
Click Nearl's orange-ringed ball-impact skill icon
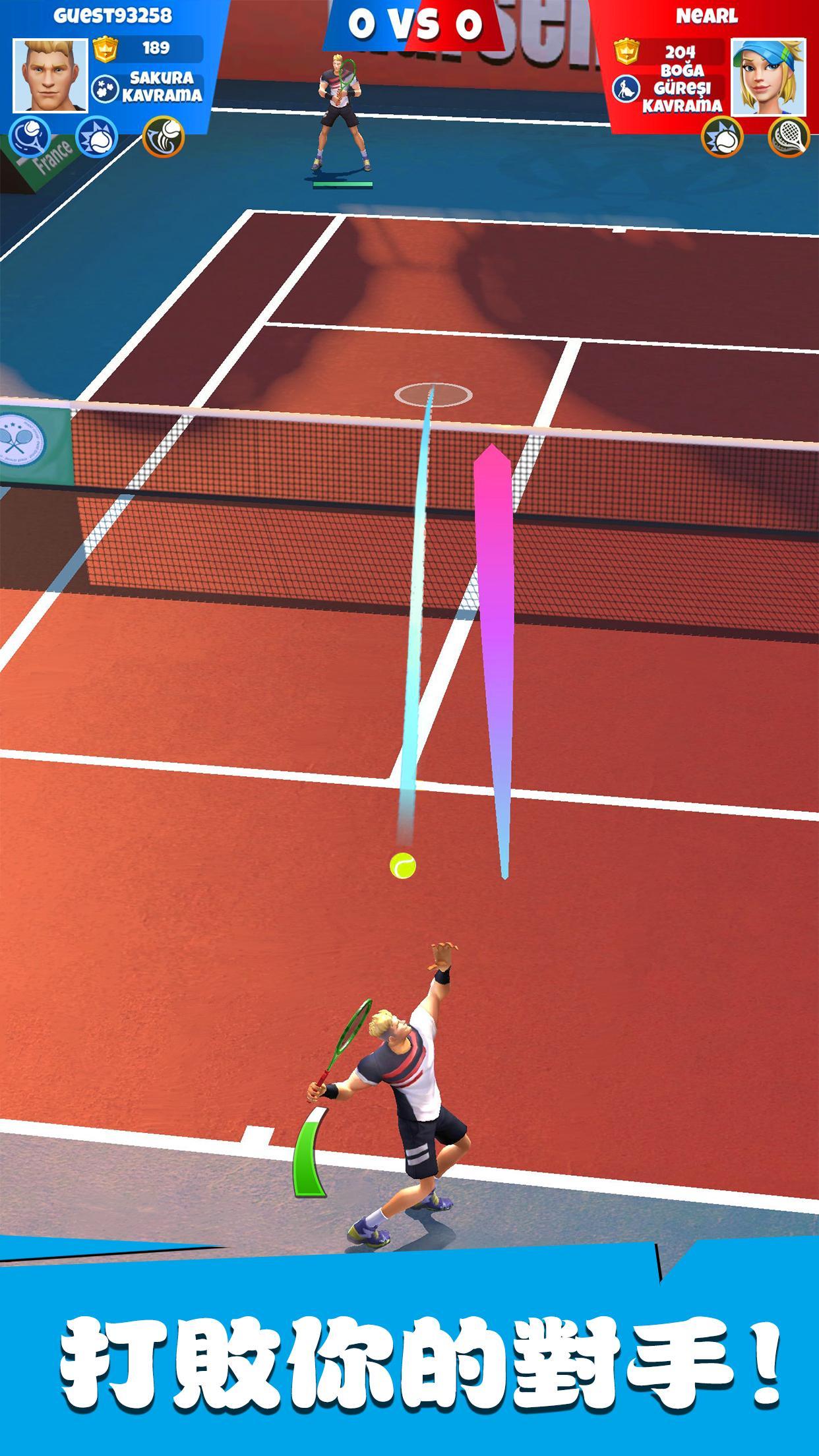coord(722,137)
